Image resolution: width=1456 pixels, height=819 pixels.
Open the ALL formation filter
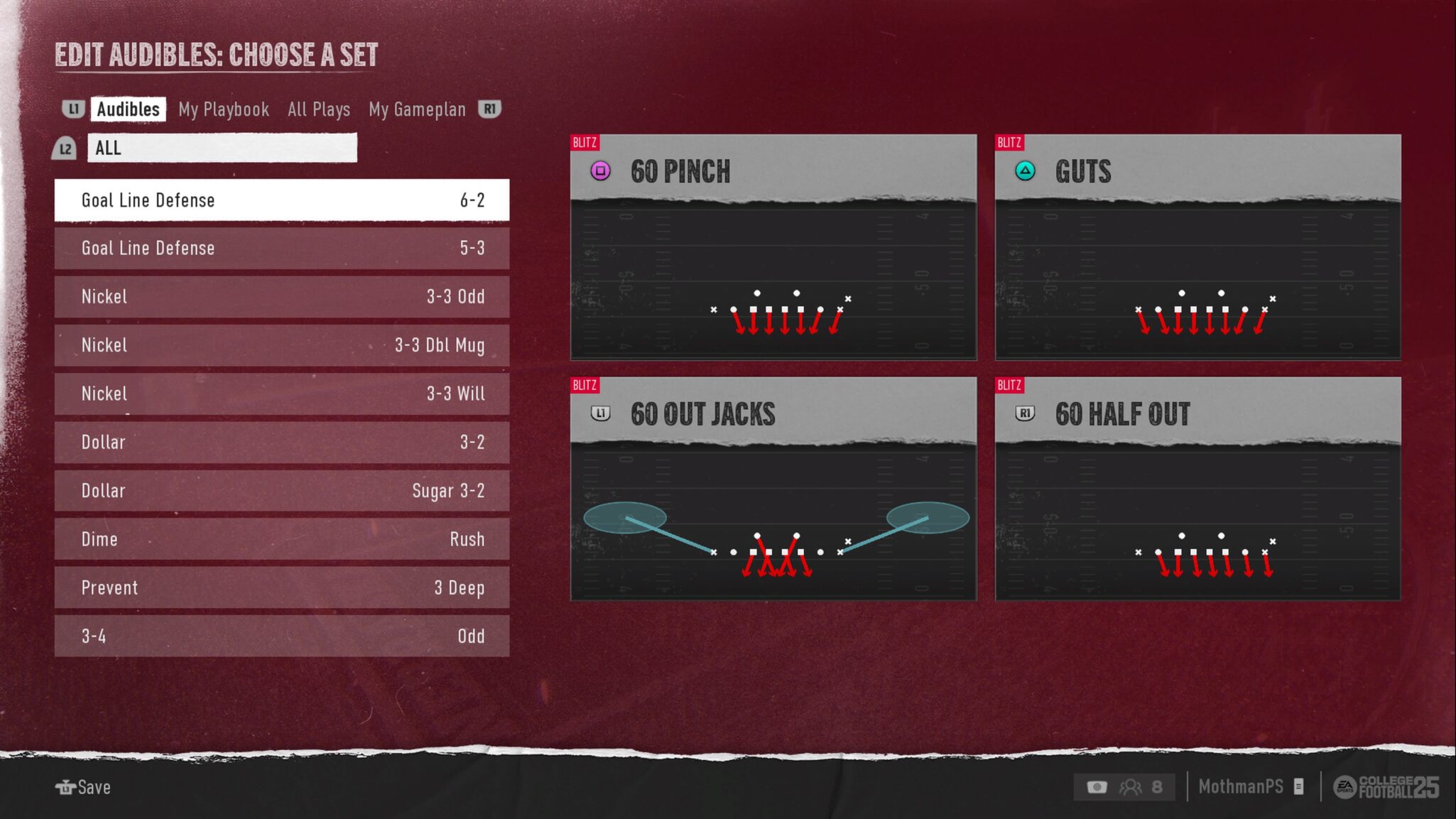pyautogui.click(x=222, y=148)
